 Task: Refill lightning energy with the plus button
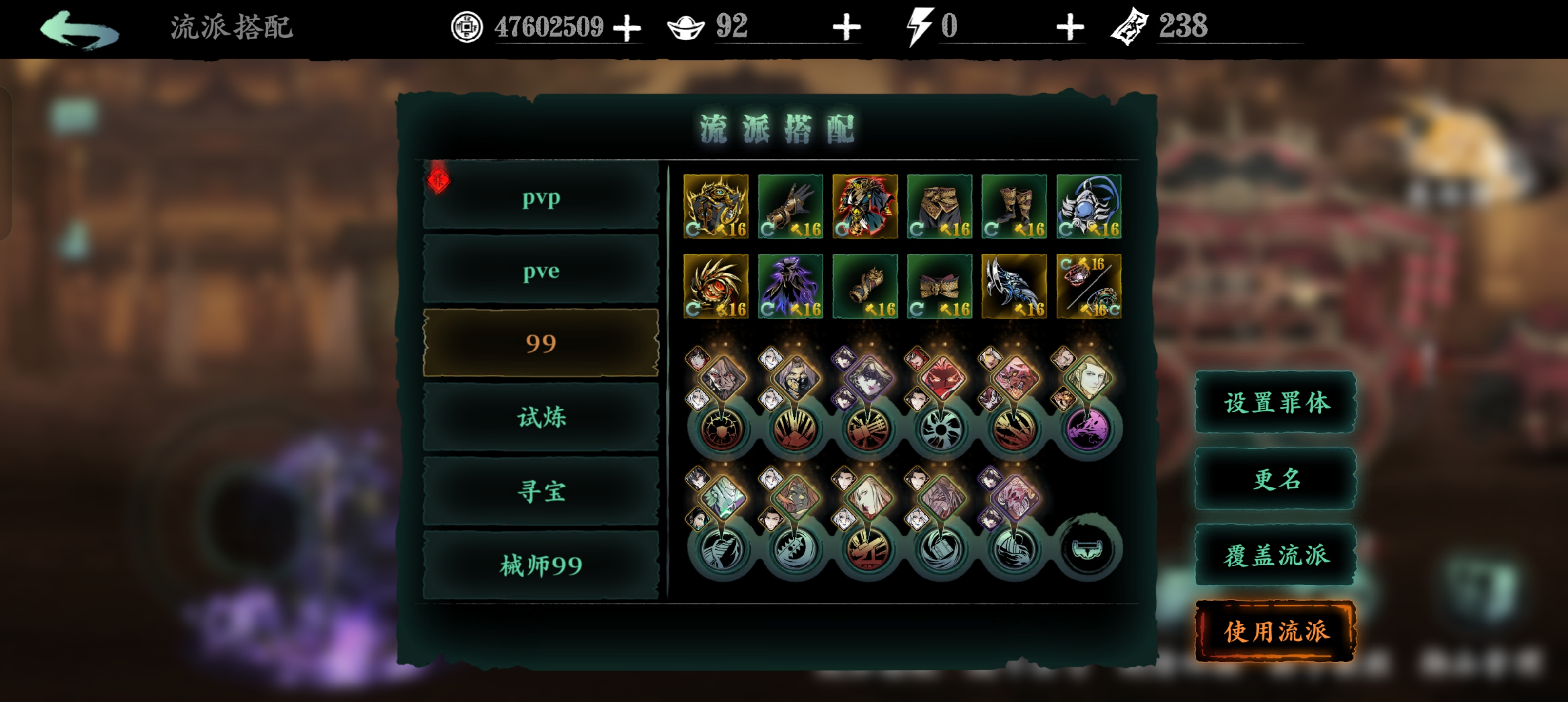(1070, 28)
